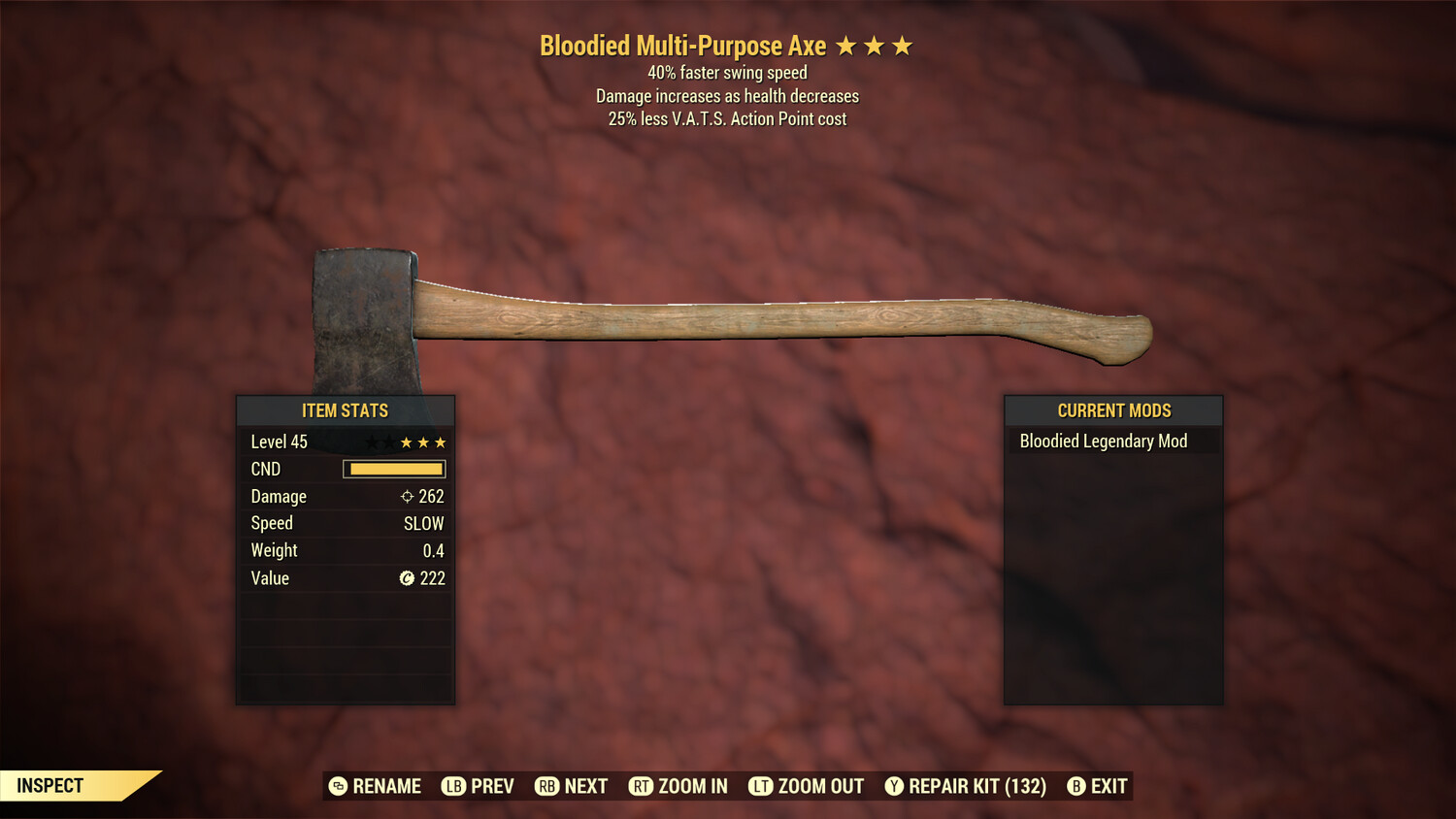Choose ZOOM OUT in the bottom bar
This screenshot has height=819, width=1456.
pos(807,786)
